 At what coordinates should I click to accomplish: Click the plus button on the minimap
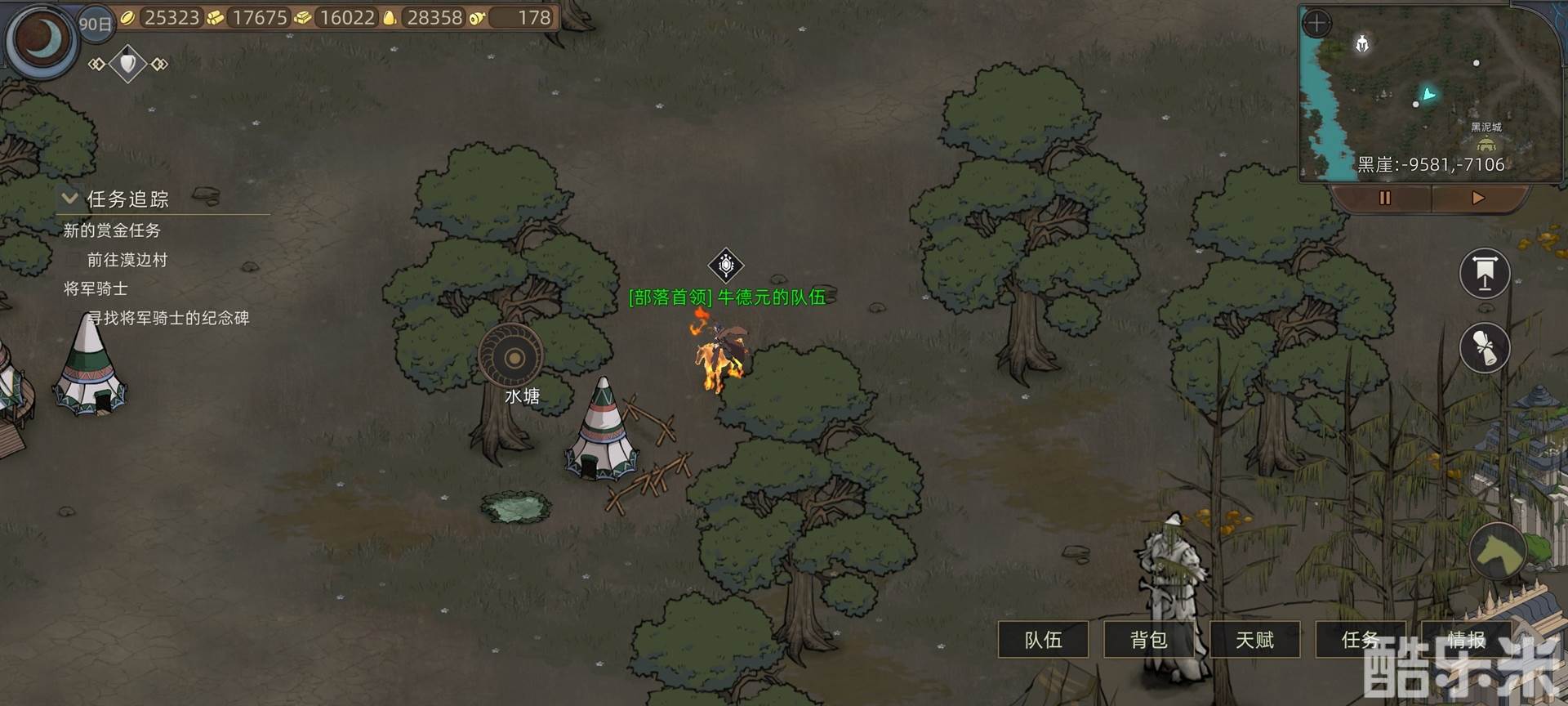pos(1316,23)
